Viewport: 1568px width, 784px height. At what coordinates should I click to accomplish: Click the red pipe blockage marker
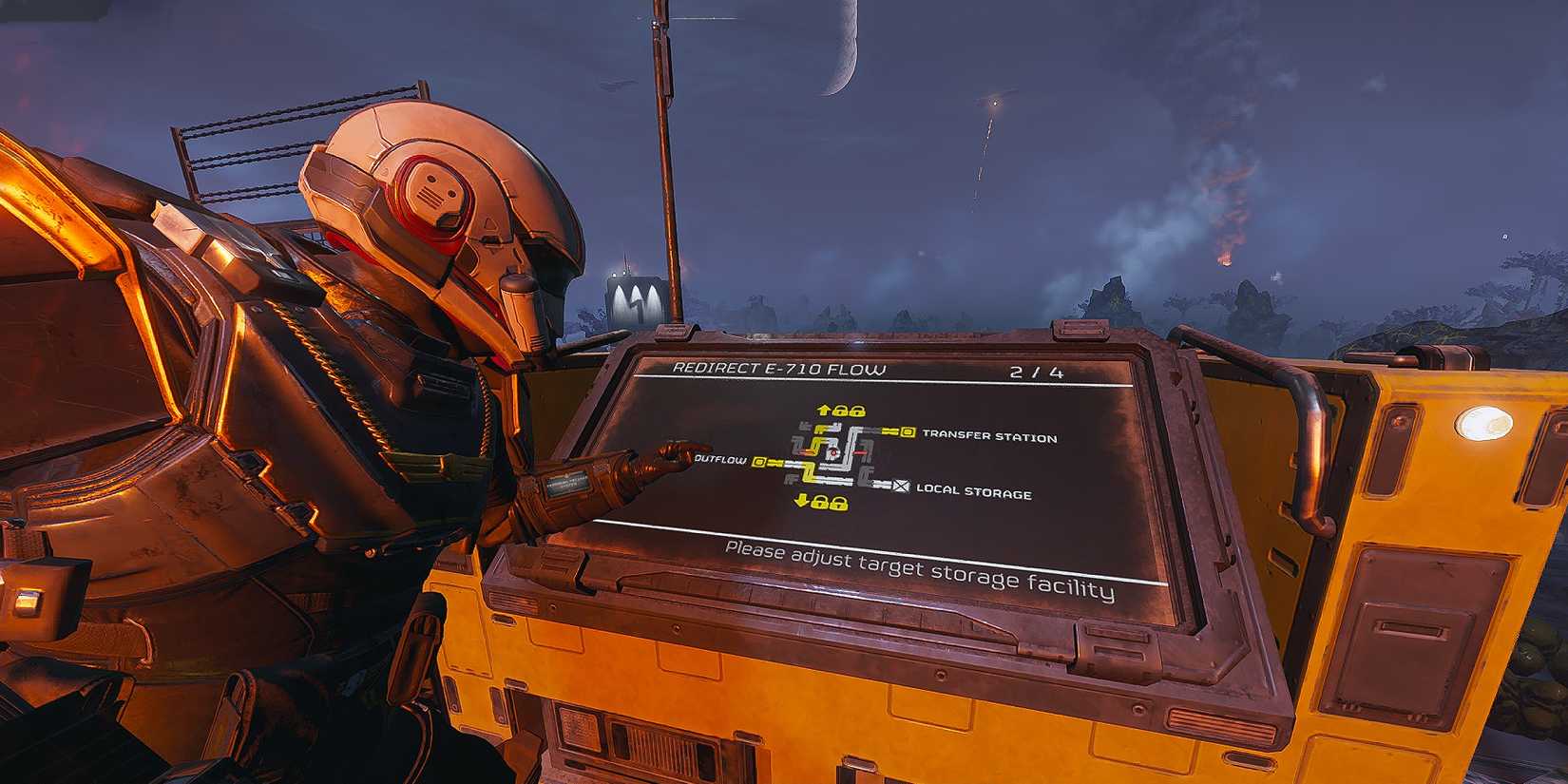point(860,452)
